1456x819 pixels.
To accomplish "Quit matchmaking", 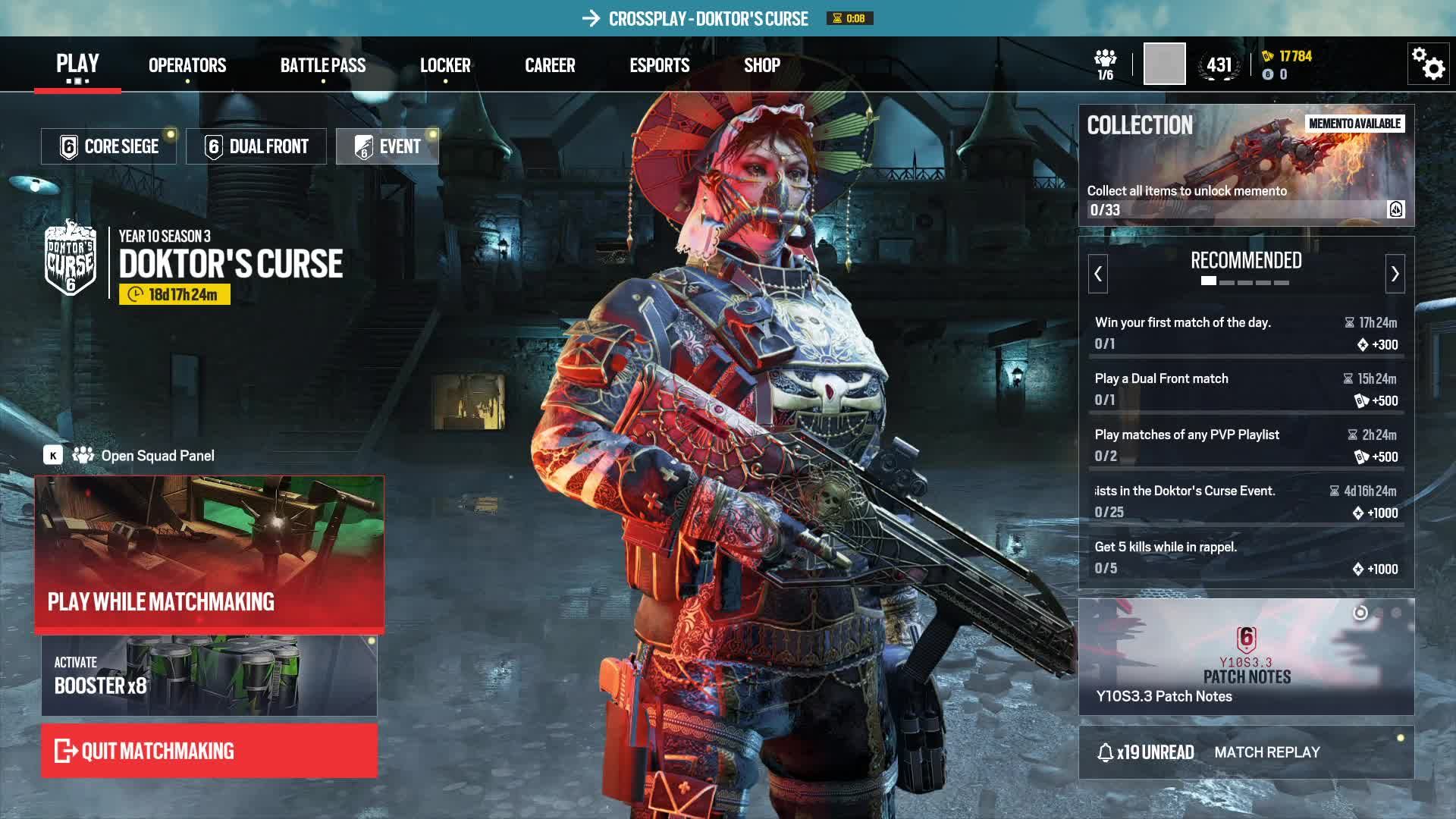I will [x=209, y=751].
